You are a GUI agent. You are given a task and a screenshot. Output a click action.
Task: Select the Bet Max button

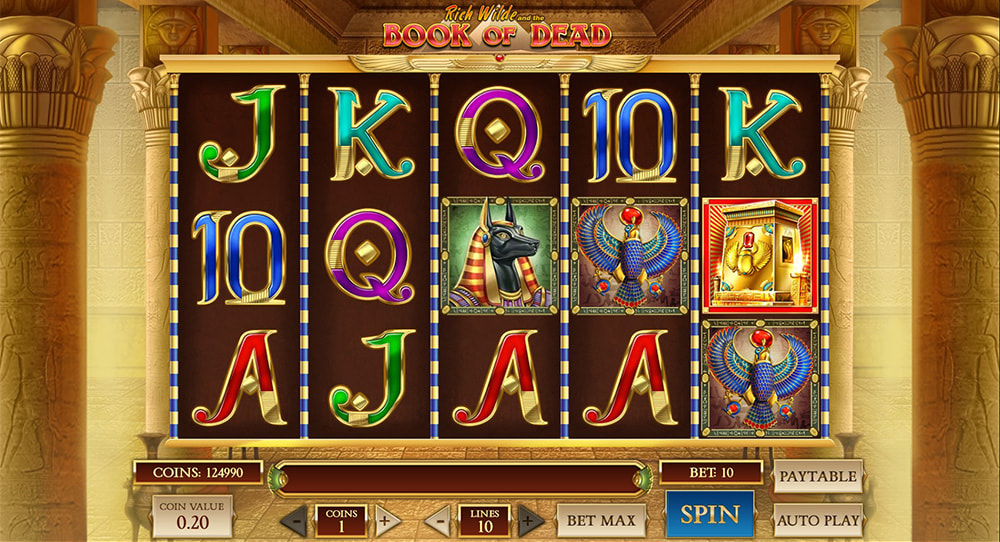[602, 520]
